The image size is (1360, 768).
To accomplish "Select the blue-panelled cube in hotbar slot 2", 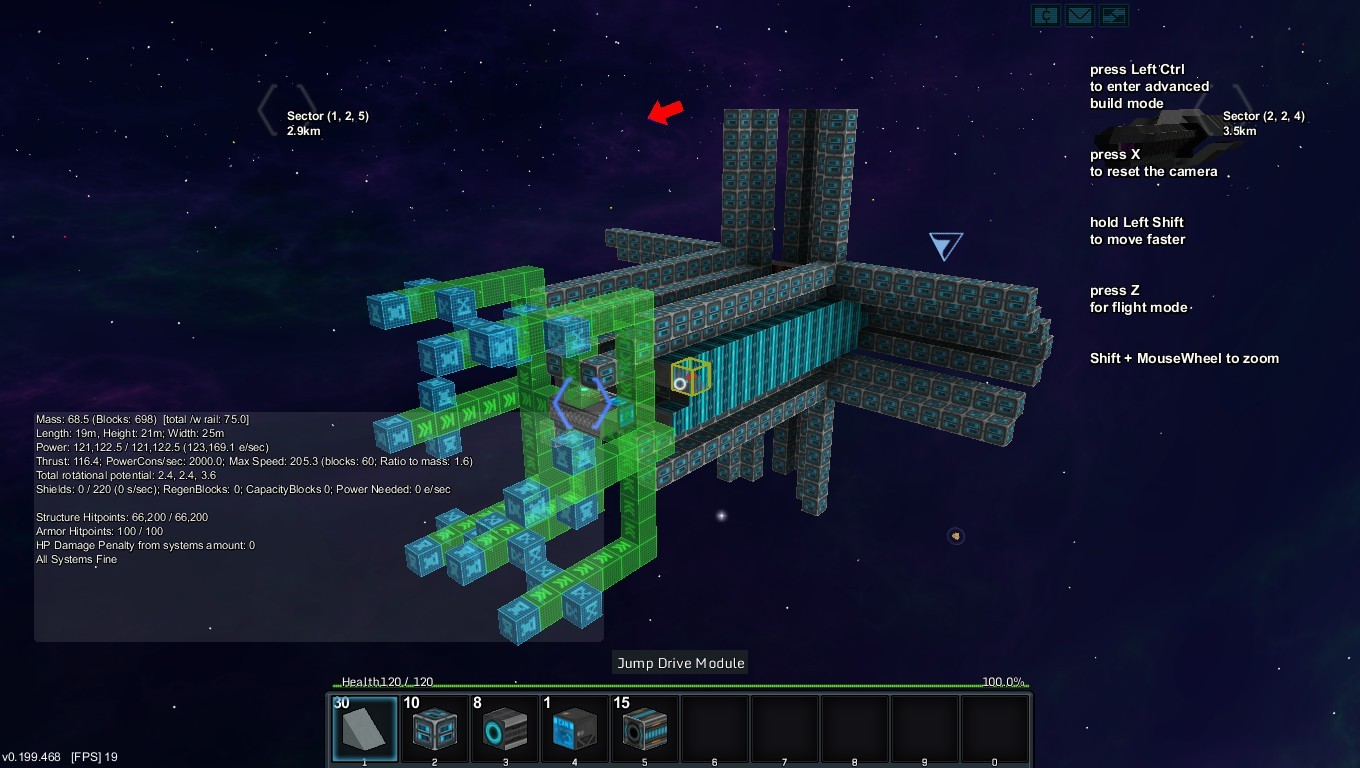I will click(435, 729).
